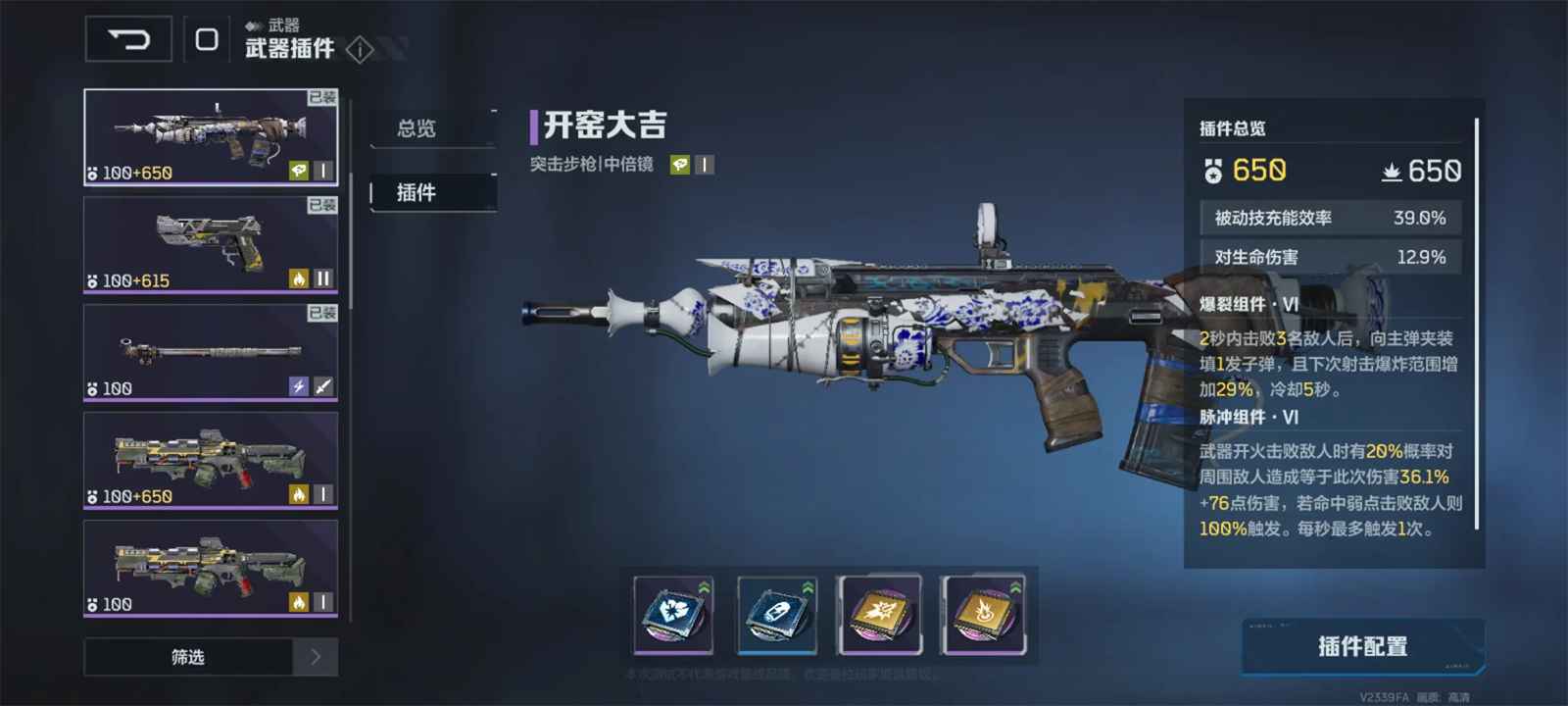The height and width of the screenshot is (706, 1568).
Task: Expand the 爆裂组件·VI section
Action: pos(1249,305)
